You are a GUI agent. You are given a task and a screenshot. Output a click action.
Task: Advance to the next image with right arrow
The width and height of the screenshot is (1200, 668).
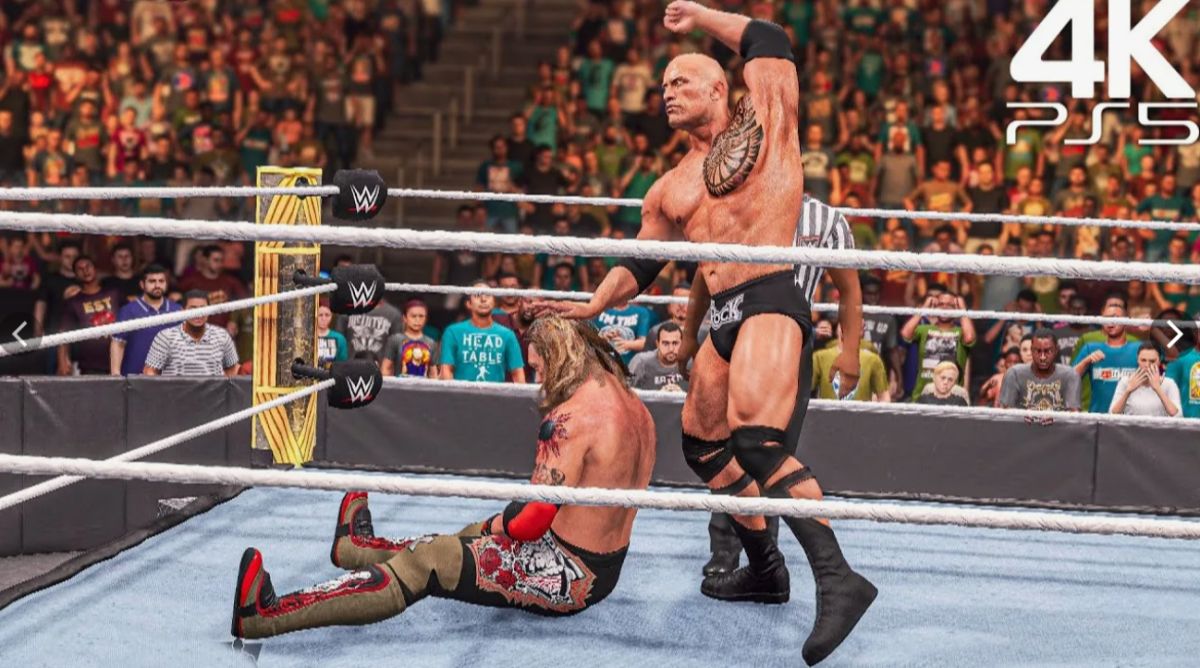coord(1174,334)
